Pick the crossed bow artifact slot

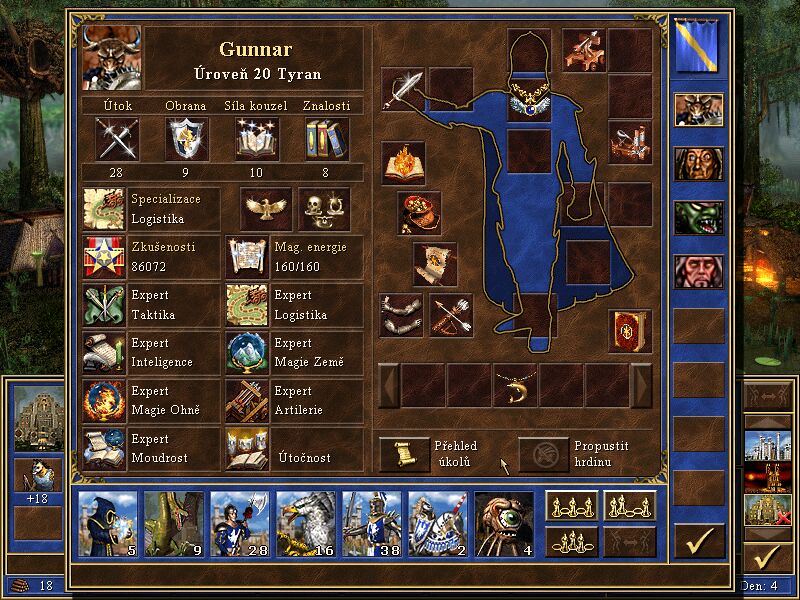click(x=451, y=315)
